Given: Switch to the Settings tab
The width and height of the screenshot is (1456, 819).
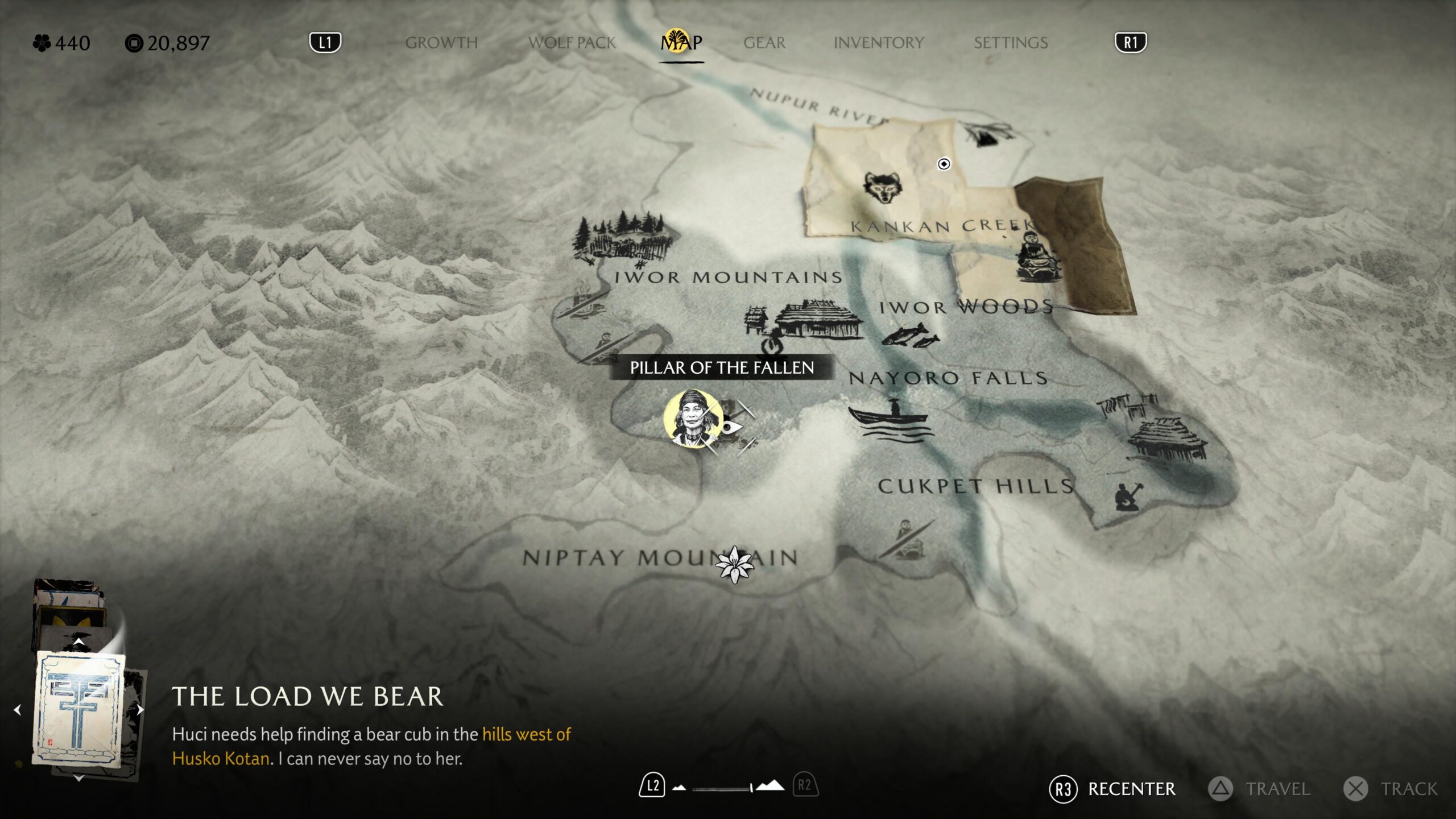Looking at the screenshot, I should pyautogui.click(x=1011, y=43).
